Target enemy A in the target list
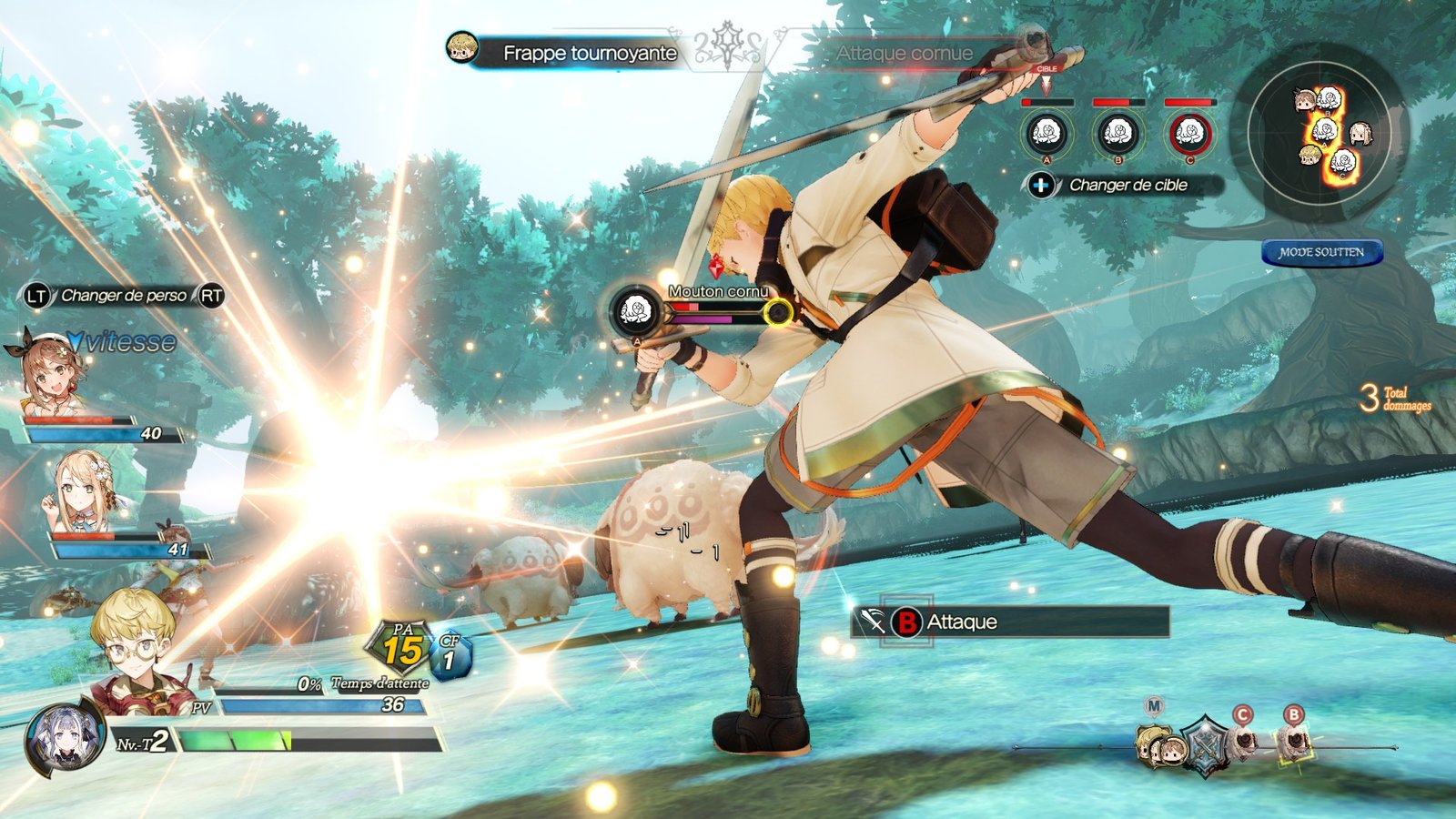Screen dimensions: 1456x819 1046,135
